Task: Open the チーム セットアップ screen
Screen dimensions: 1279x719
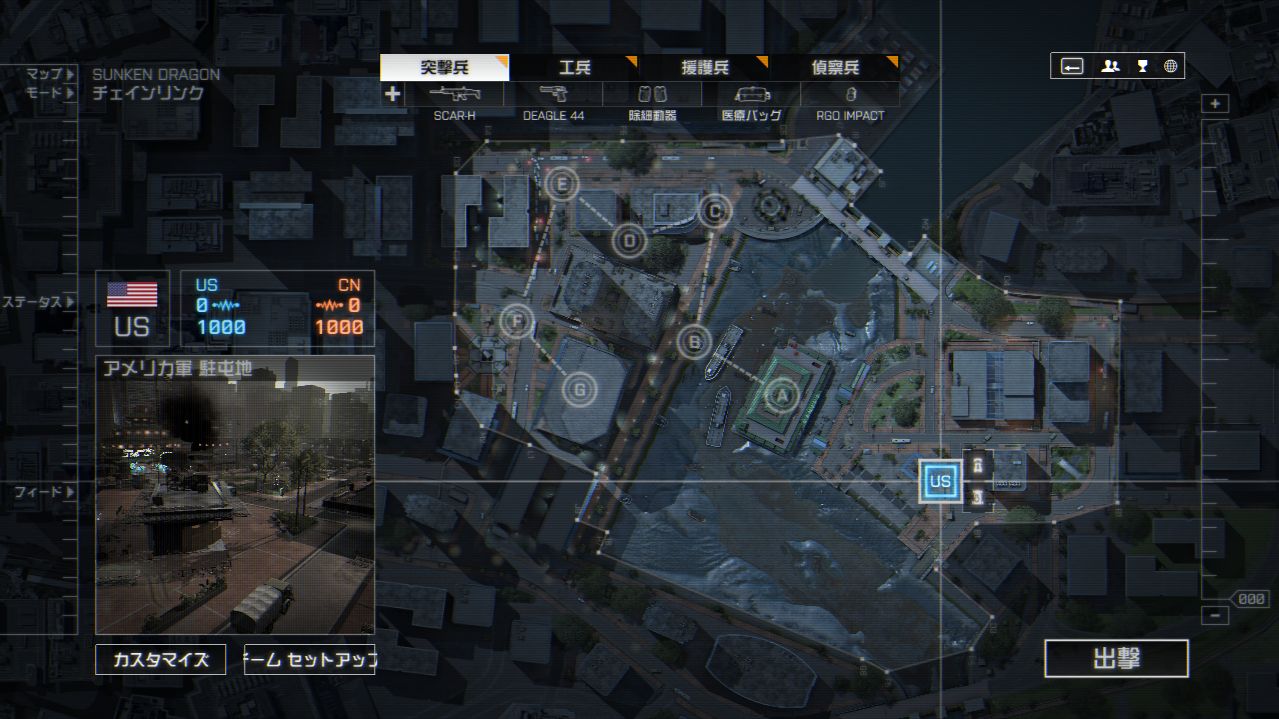Action: tap(309, 660)
